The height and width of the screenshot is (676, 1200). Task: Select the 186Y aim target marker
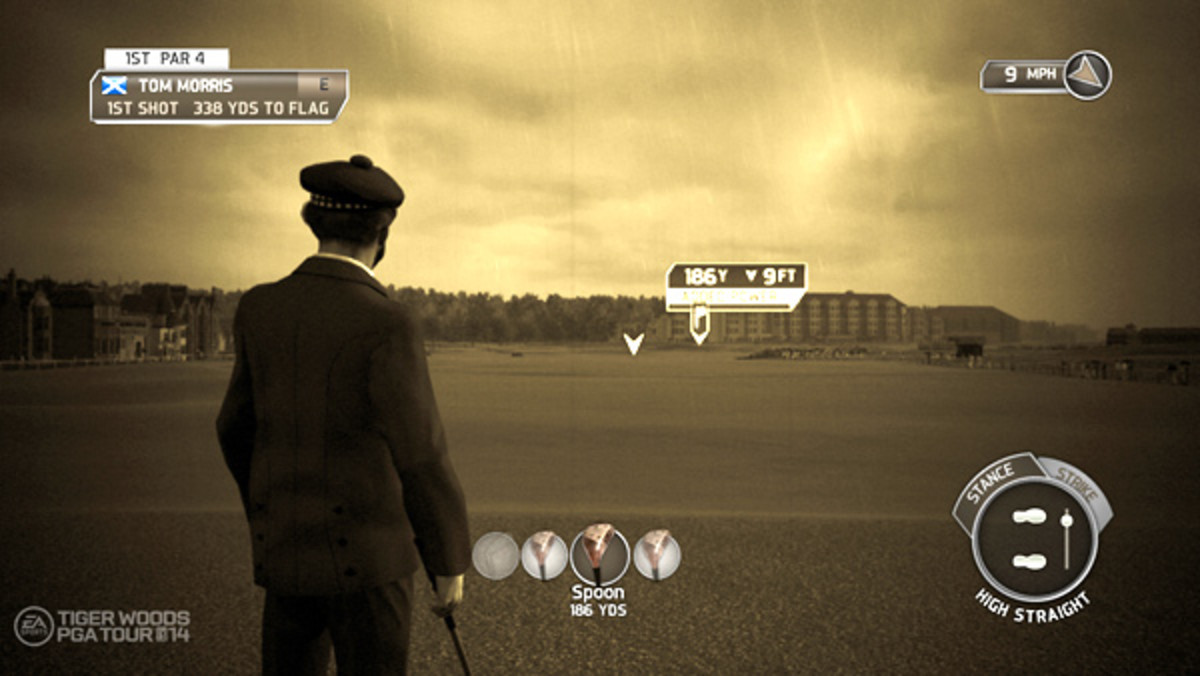(699, 327)
